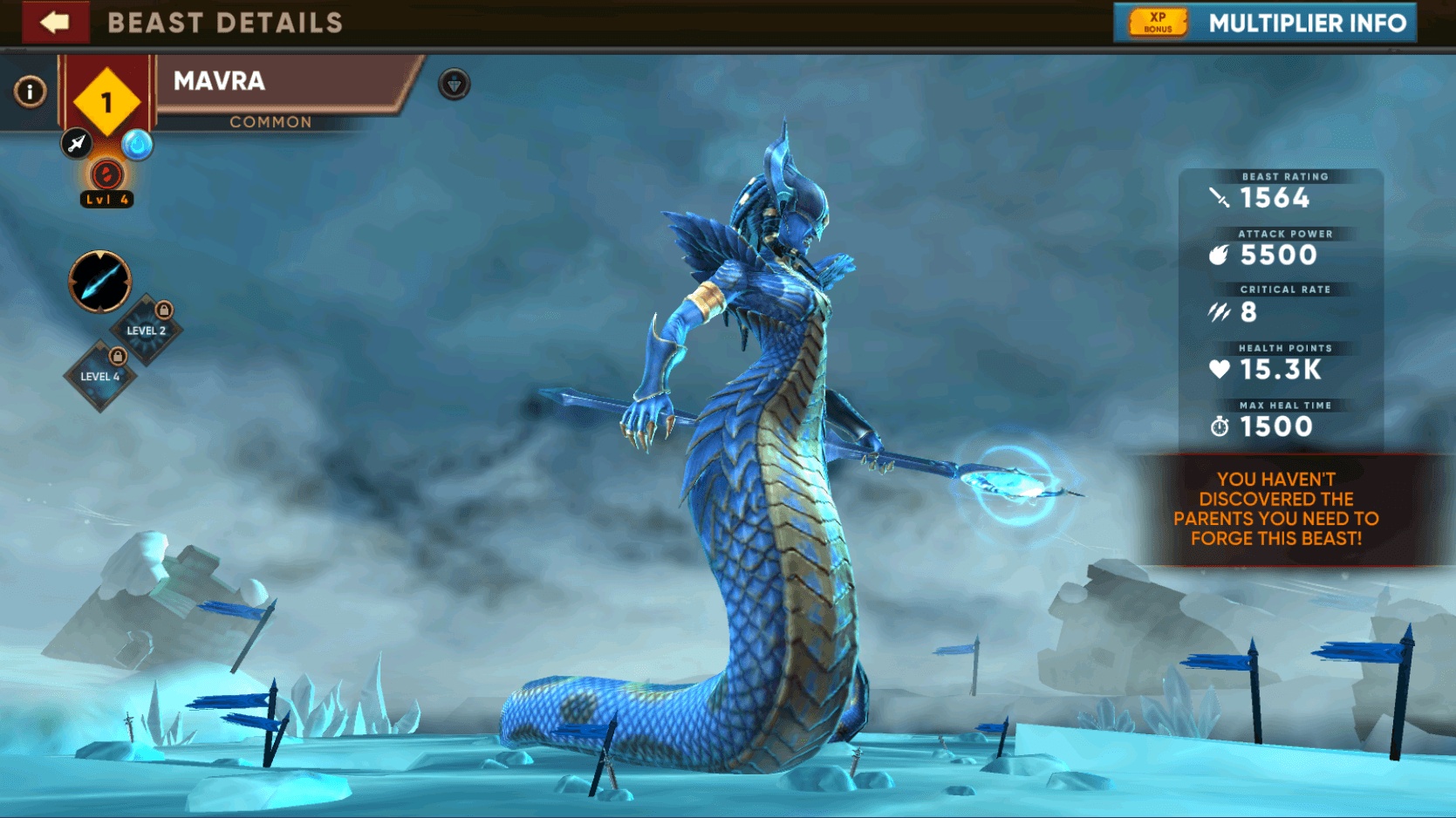The height and width of the screenshot is (818, 1456).
Task: Open the info icon next to Mavra's portrait
Action: tap(30, 91)
